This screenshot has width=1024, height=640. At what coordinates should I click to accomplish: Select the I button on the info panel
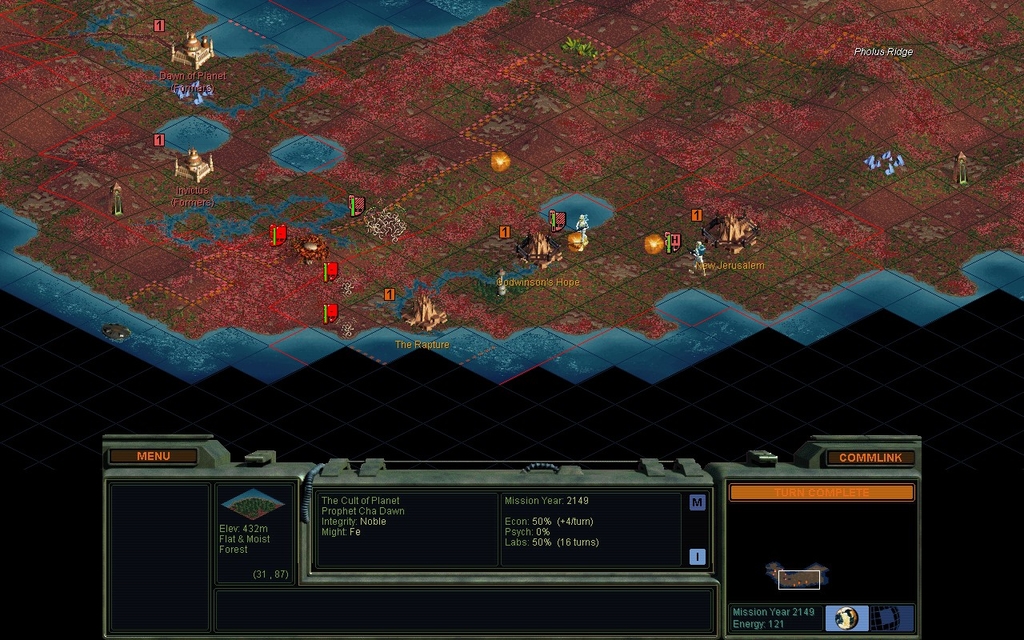[697, 557]
